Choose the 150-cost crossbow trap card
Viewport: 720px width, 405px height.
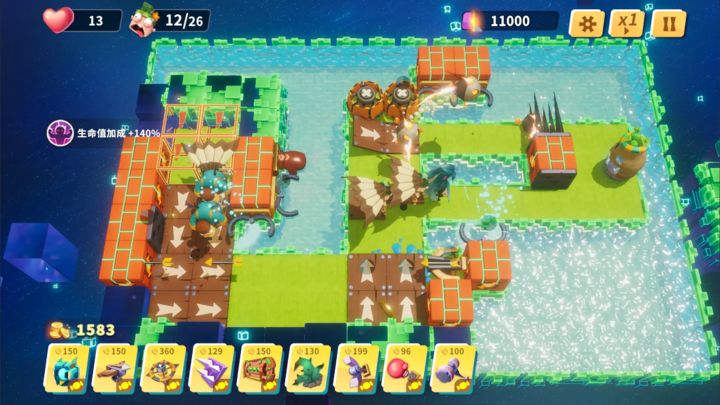point(116,369)
